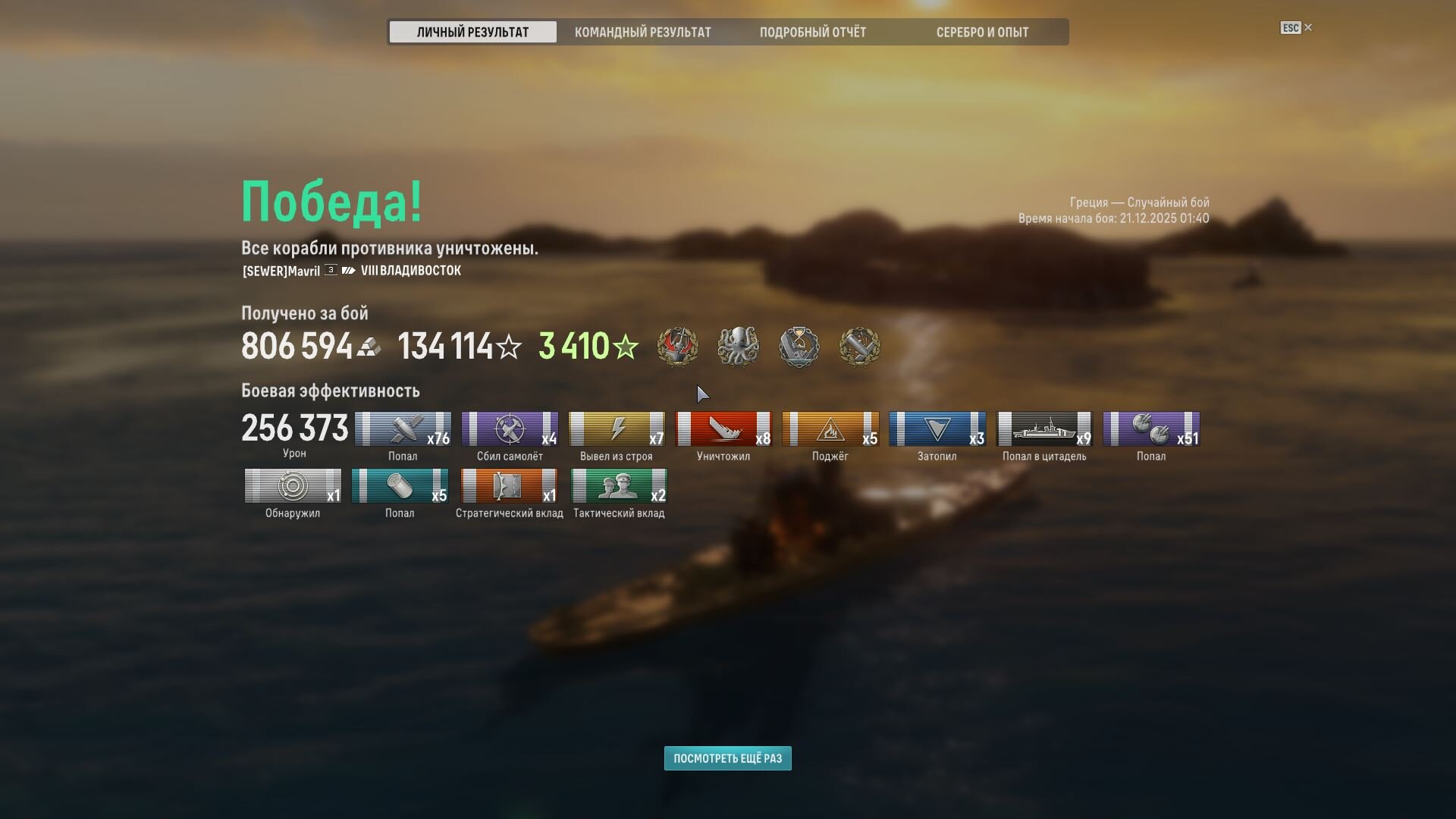
Task: Select the Сбил самолёт ribbon
Action: tap(510, 429)
